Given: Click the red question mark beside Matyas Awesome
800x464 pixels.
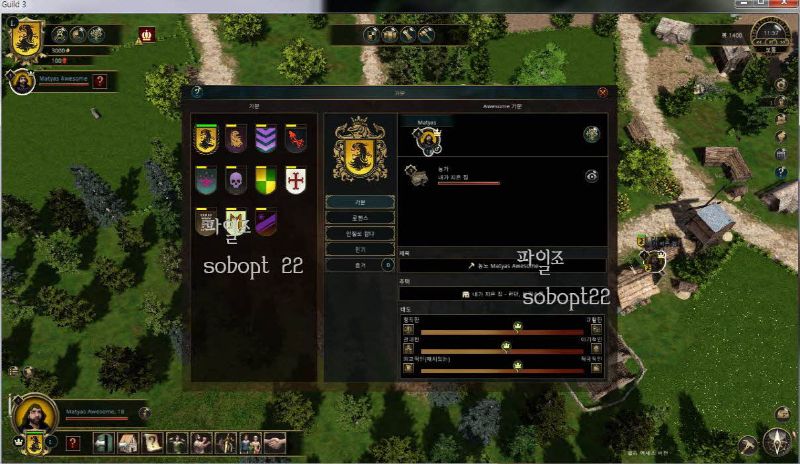Looking at the screenshot, I should [x=99, y=82].
